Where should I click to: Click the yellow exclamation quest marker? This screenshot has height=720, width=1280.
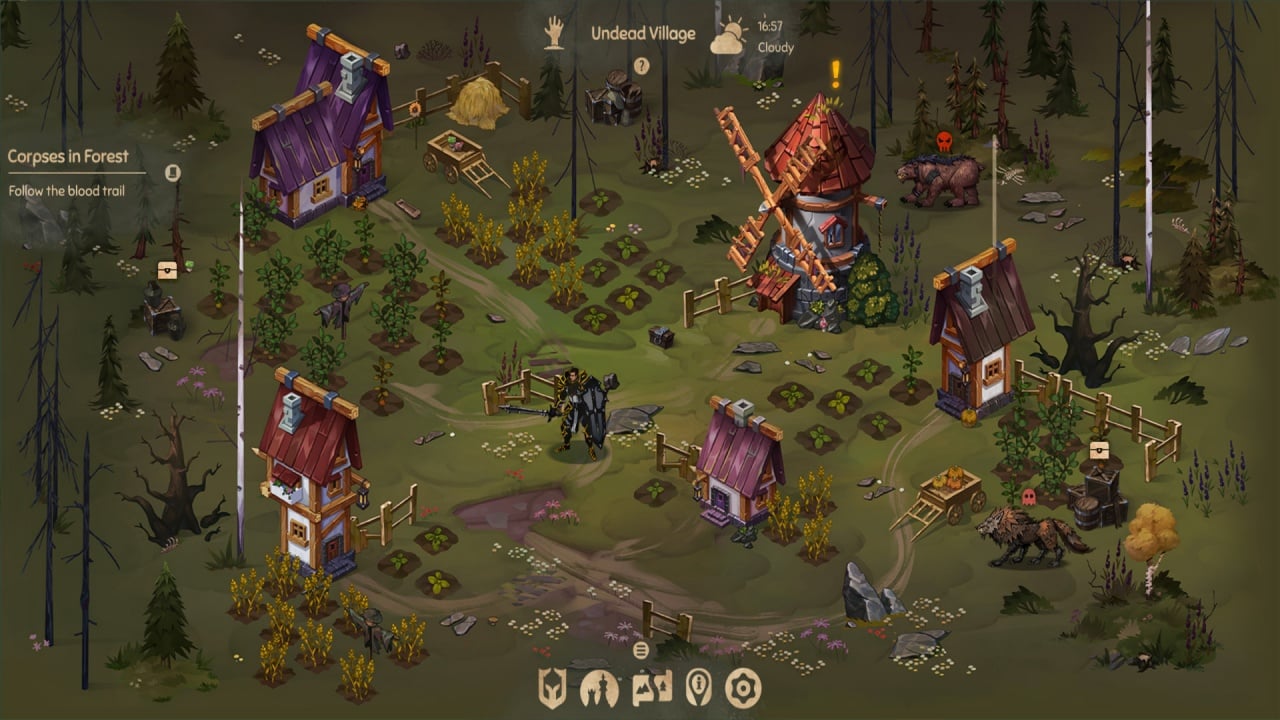click(836, 73)
